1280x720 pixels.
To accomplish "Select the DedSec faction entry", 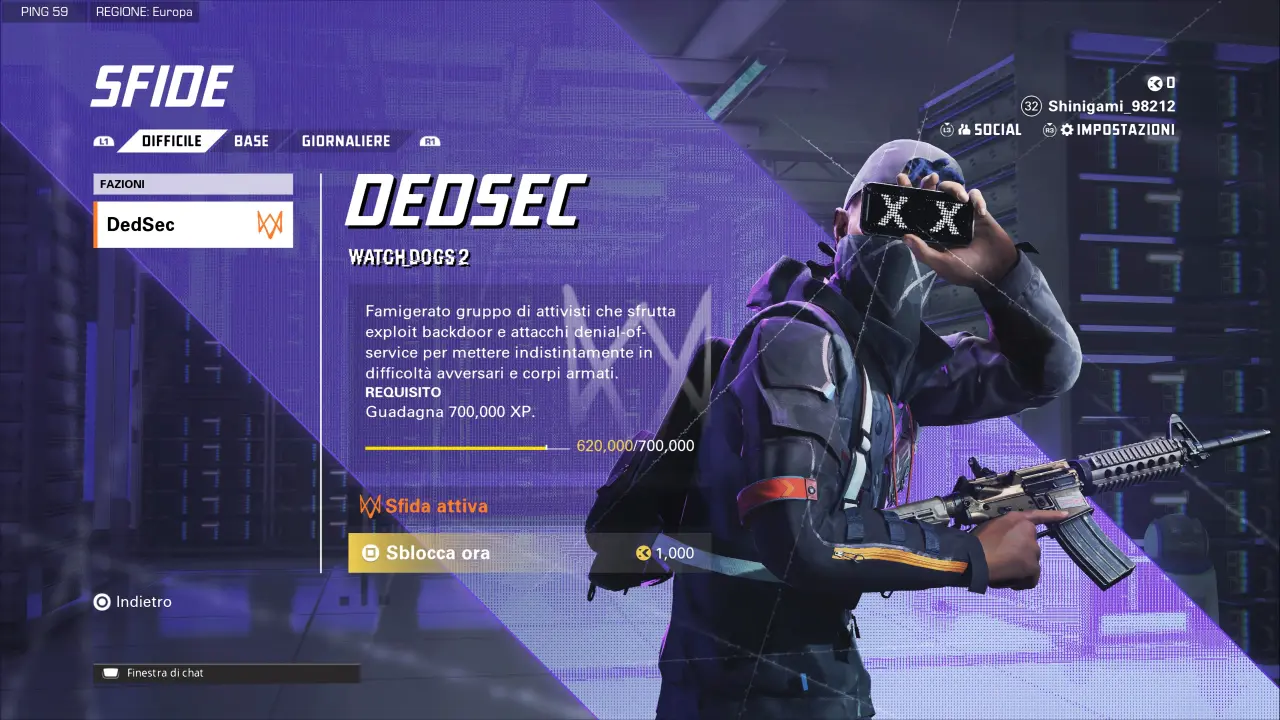I will 193,225.
